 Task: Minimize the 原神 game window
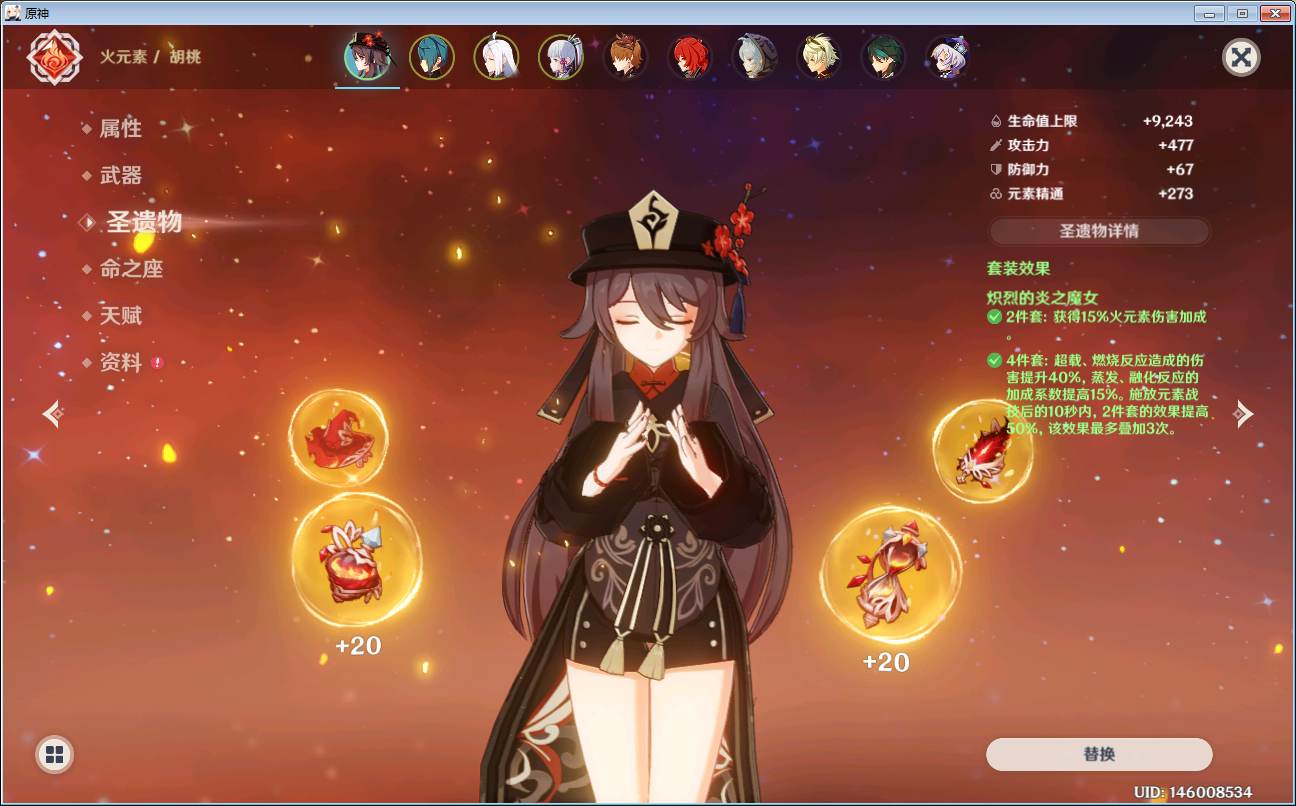[x=1210, y=13]
